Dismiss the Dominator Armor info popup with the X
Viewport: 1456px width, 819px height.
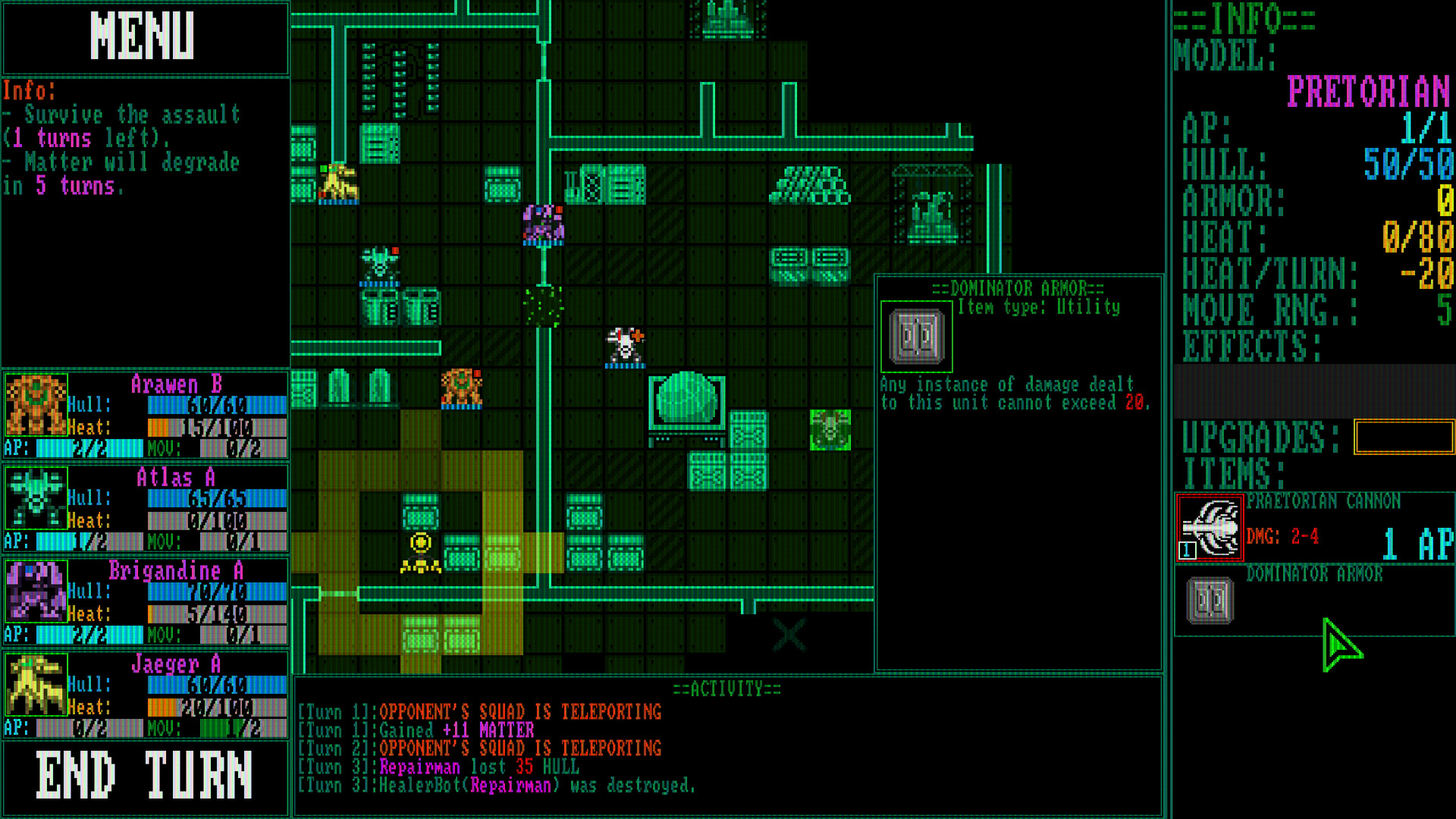pos(787,635)
